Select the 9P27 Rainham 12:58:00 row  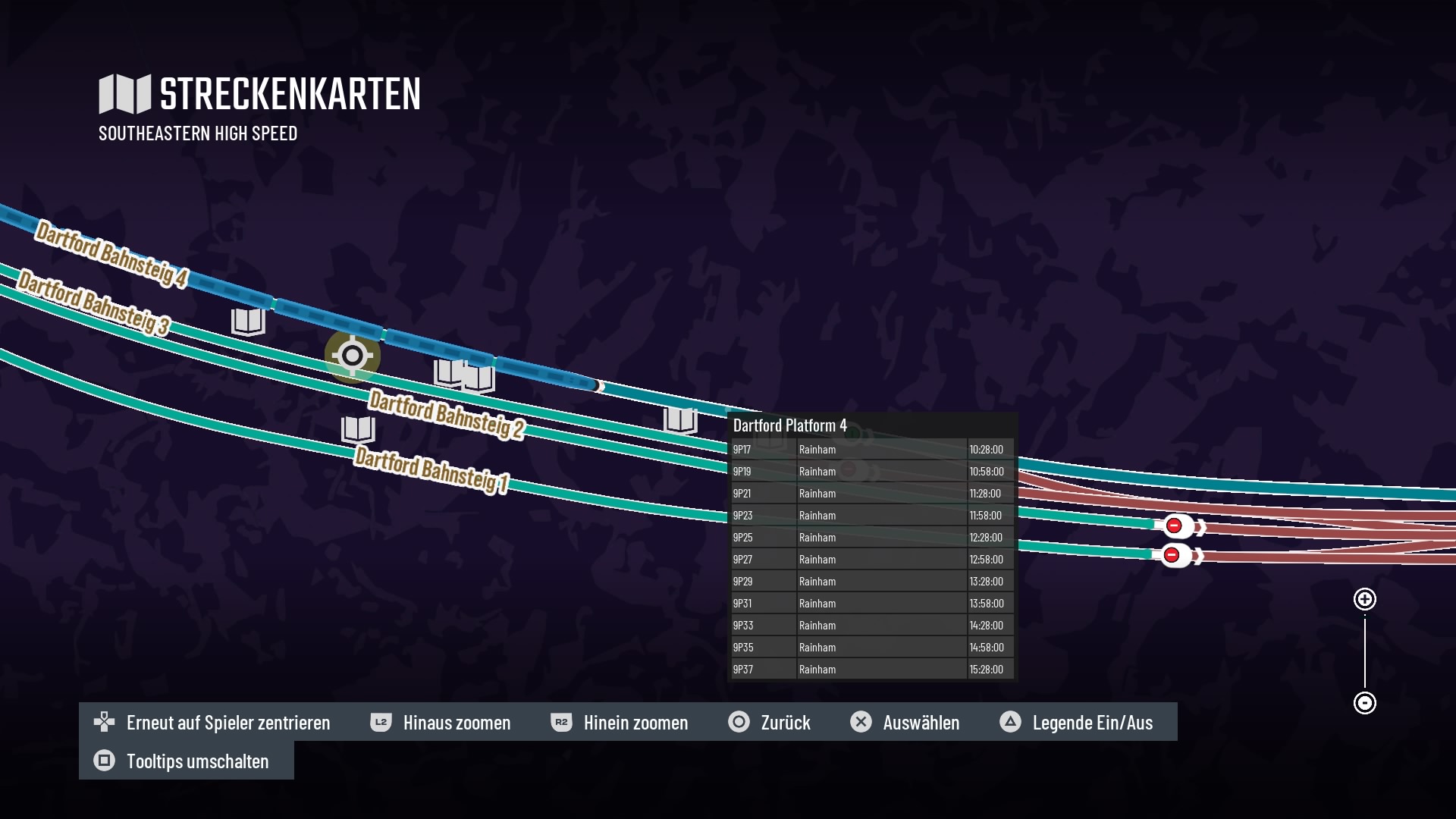coord(871,560)
